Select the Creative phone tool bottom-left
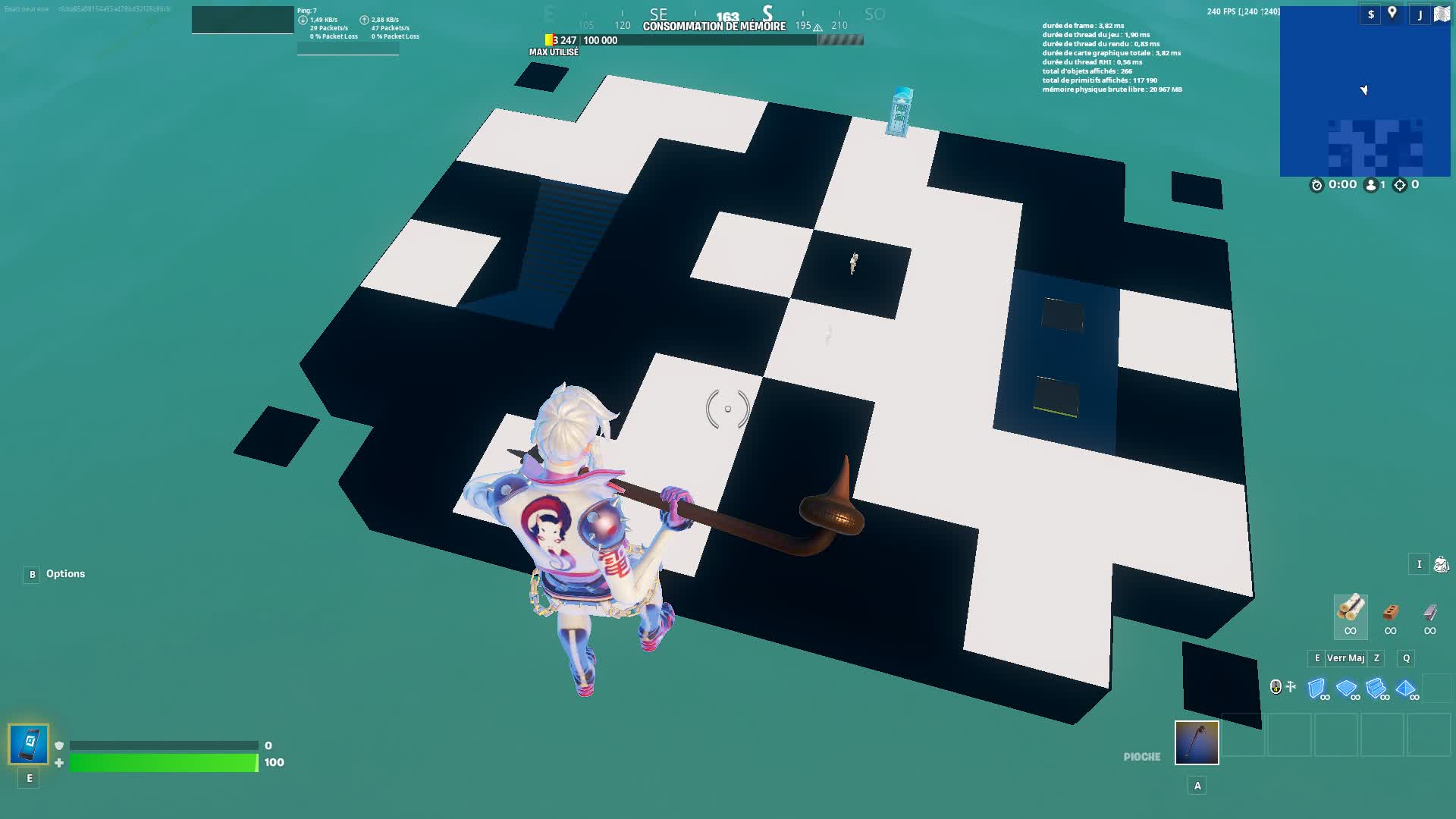1456x819 pixels. 27,745
